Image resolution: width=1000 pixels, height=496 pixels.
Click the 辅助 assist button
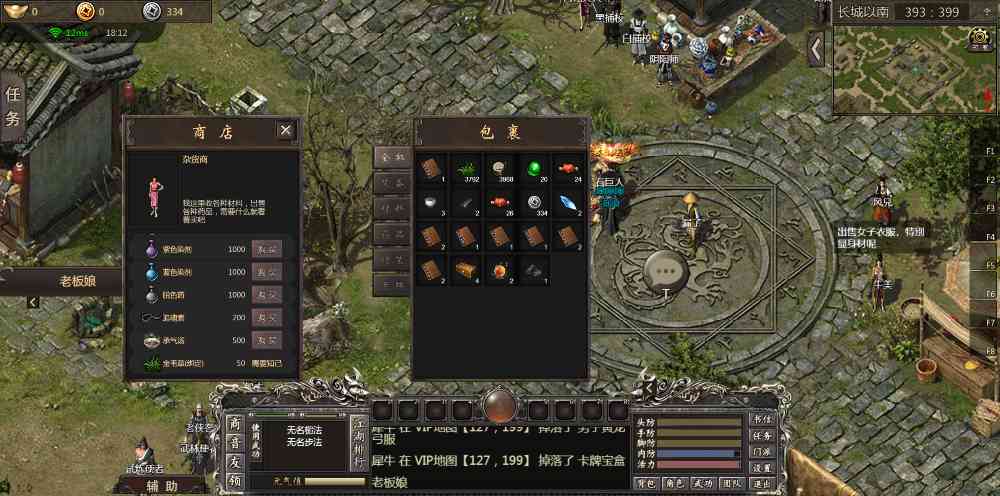[161, 486]
